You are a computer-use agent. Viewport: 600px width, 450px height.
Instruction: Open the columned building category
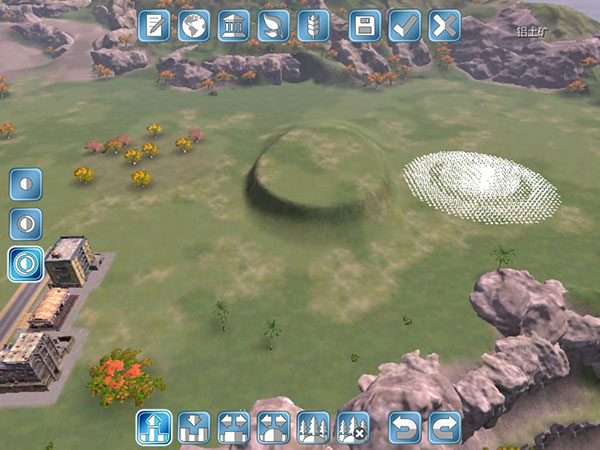[x=234, y=26]
